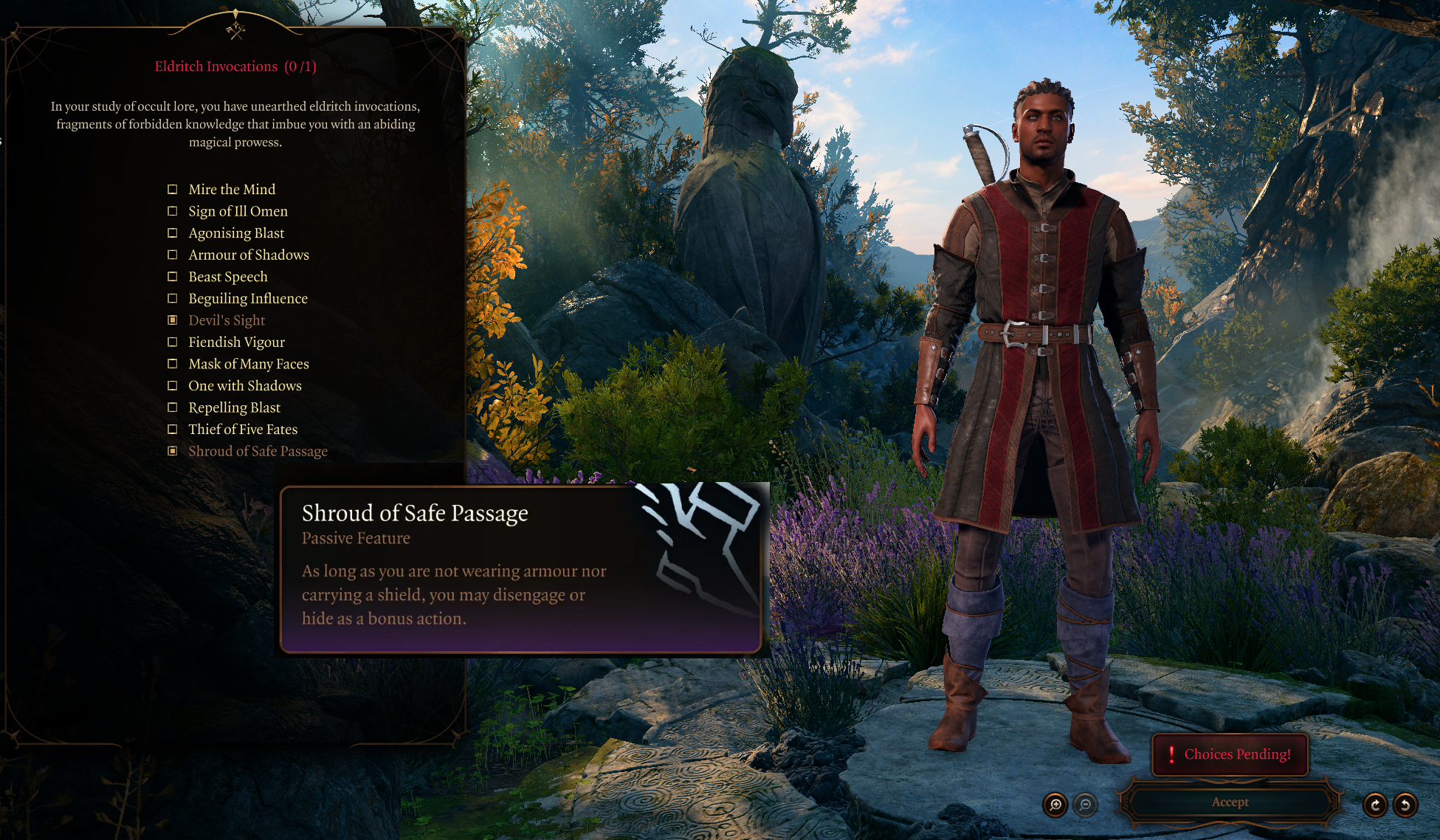Choose the Agonising Blast invocation
This screenshot has width=1440, height=840.
[235, 233]
